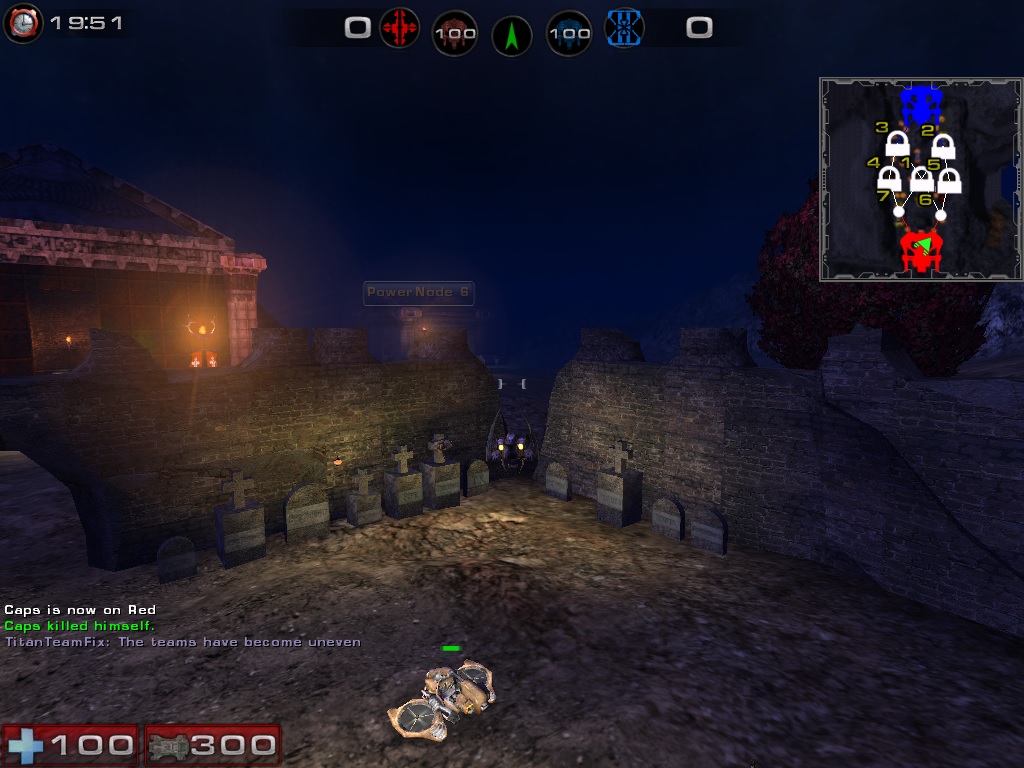Click the TitanTeamFix chat message

(x=182, y=642)
